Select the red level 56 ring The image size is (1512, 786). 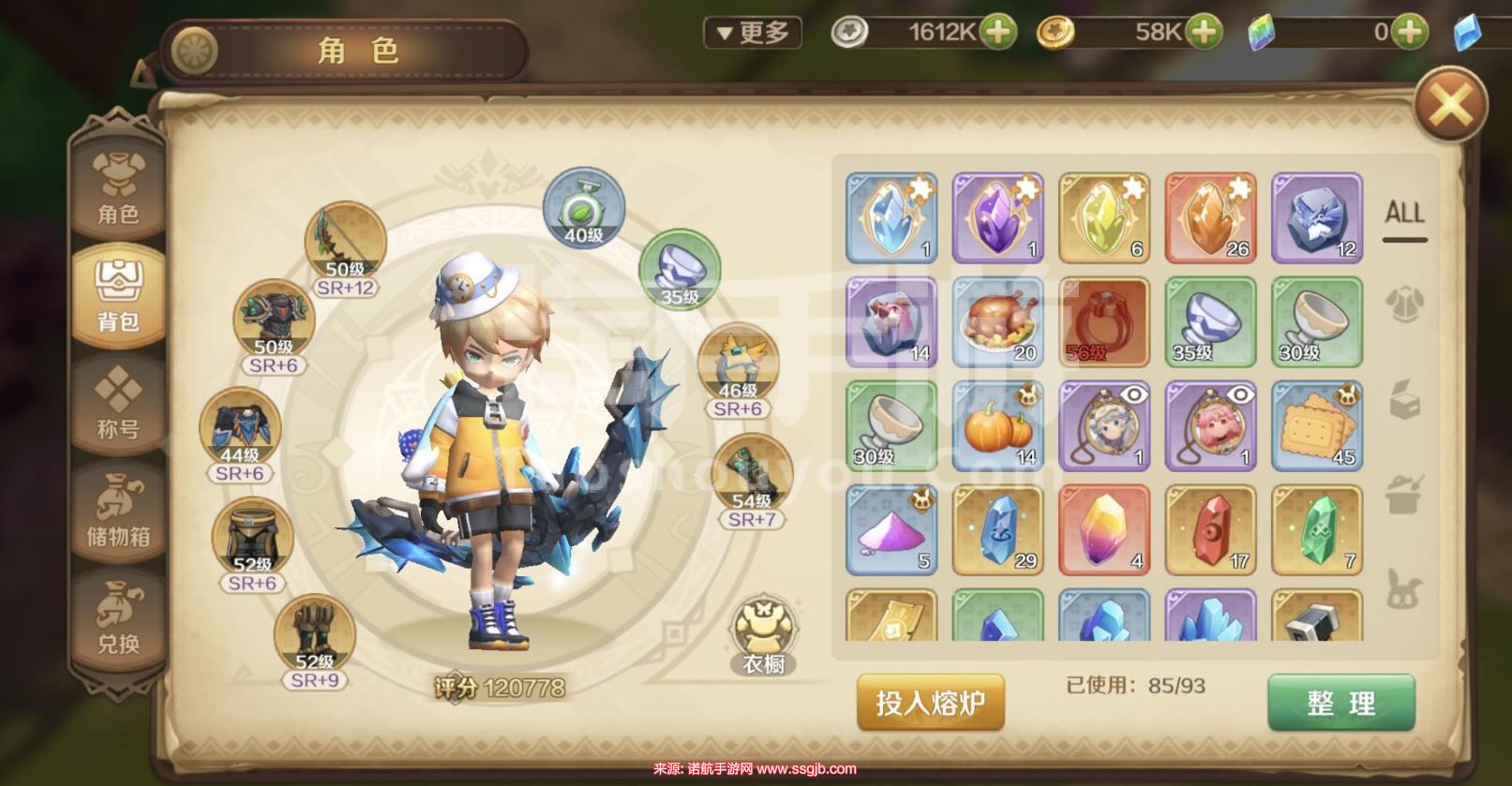(1103, 321)
